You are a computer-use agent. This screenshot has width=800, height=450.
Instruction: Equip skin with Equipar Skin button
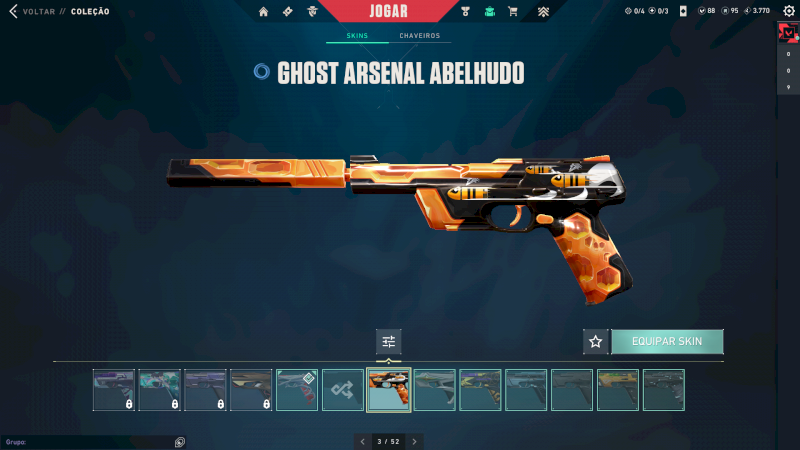pos(667,342)
